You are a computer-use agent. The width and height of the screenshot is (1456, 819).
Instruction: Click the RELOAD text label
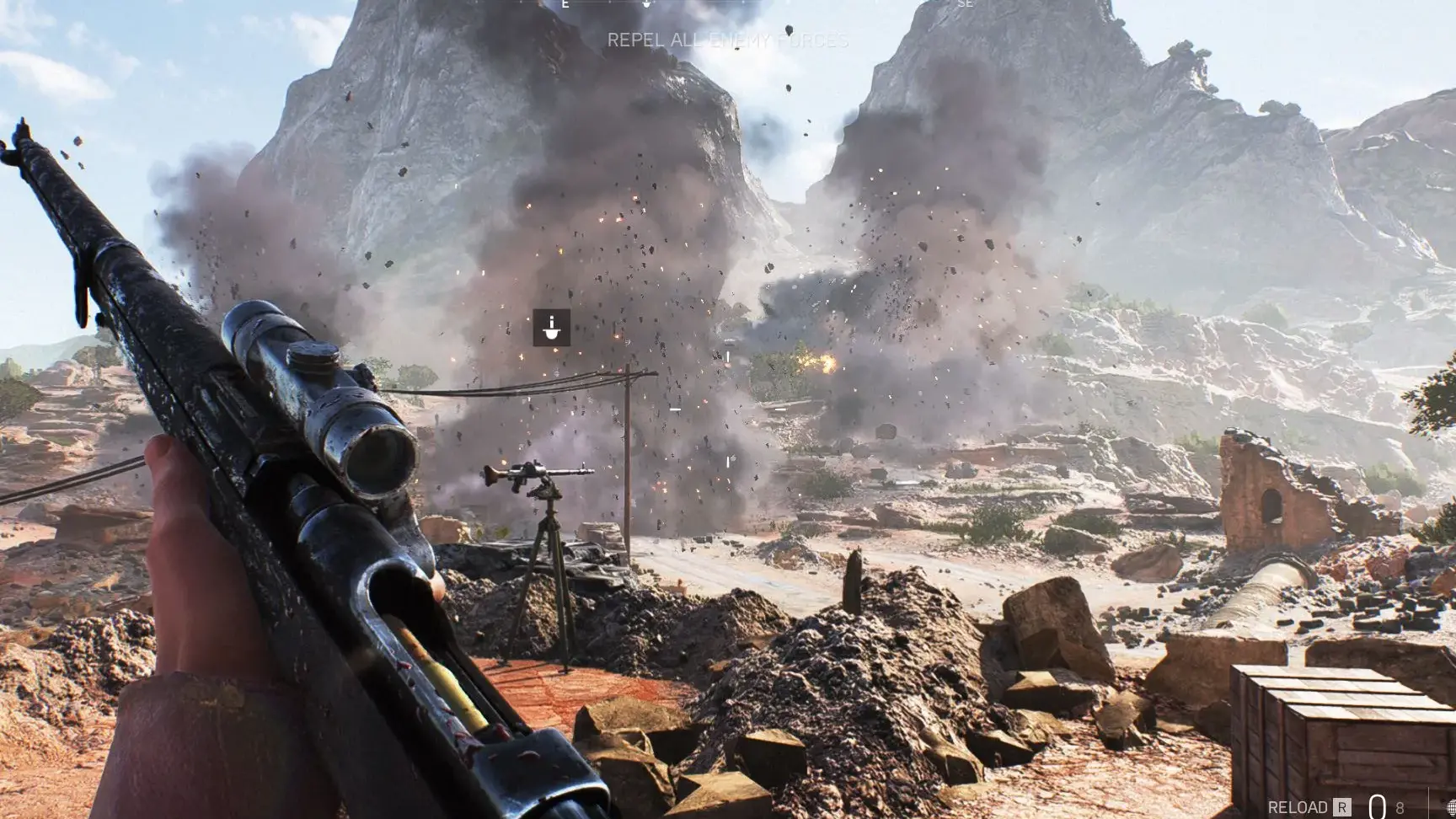click(x=1298, y=806)
